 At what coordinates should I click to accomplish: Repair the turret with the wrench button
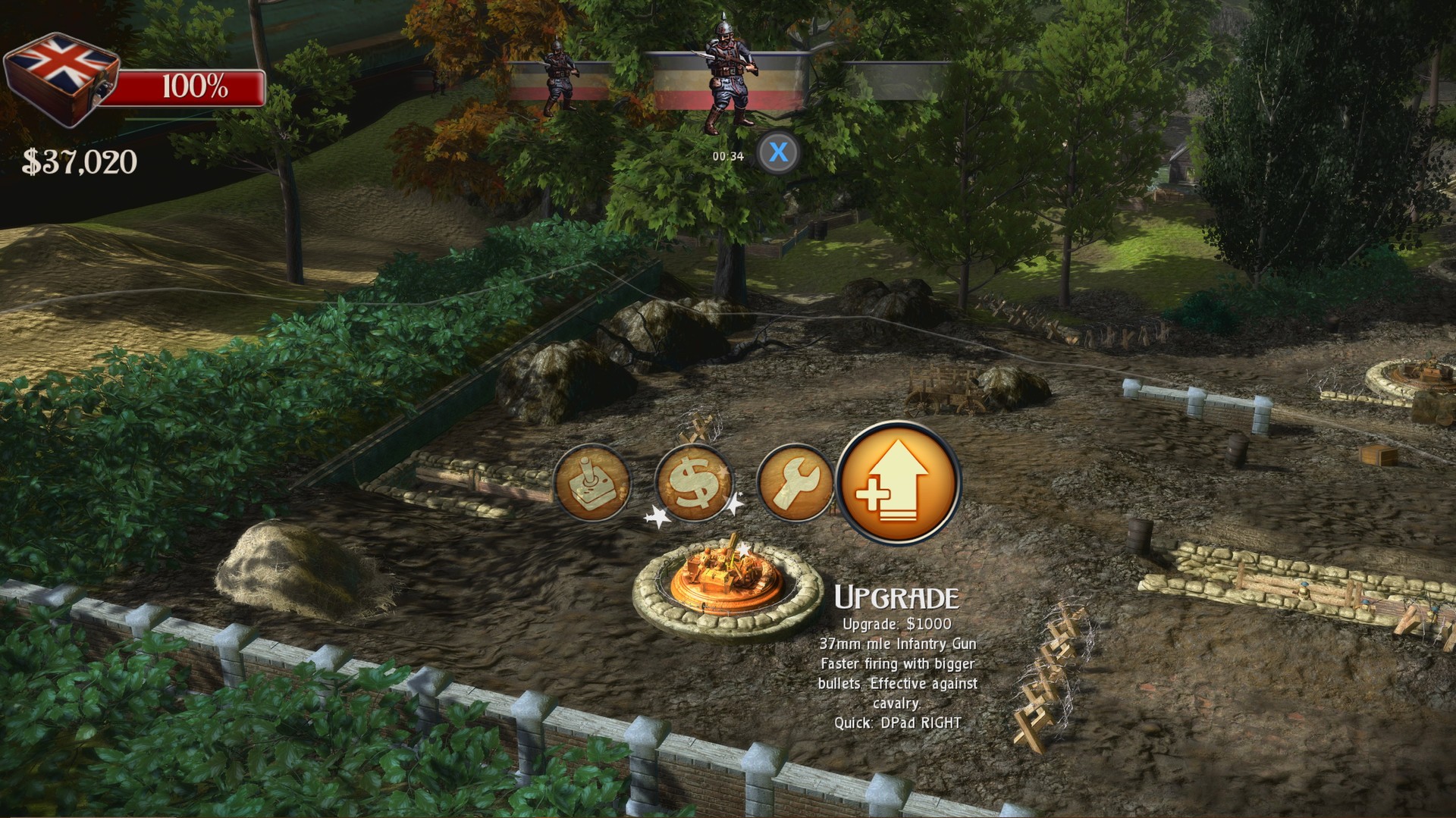tap(795, 484)
